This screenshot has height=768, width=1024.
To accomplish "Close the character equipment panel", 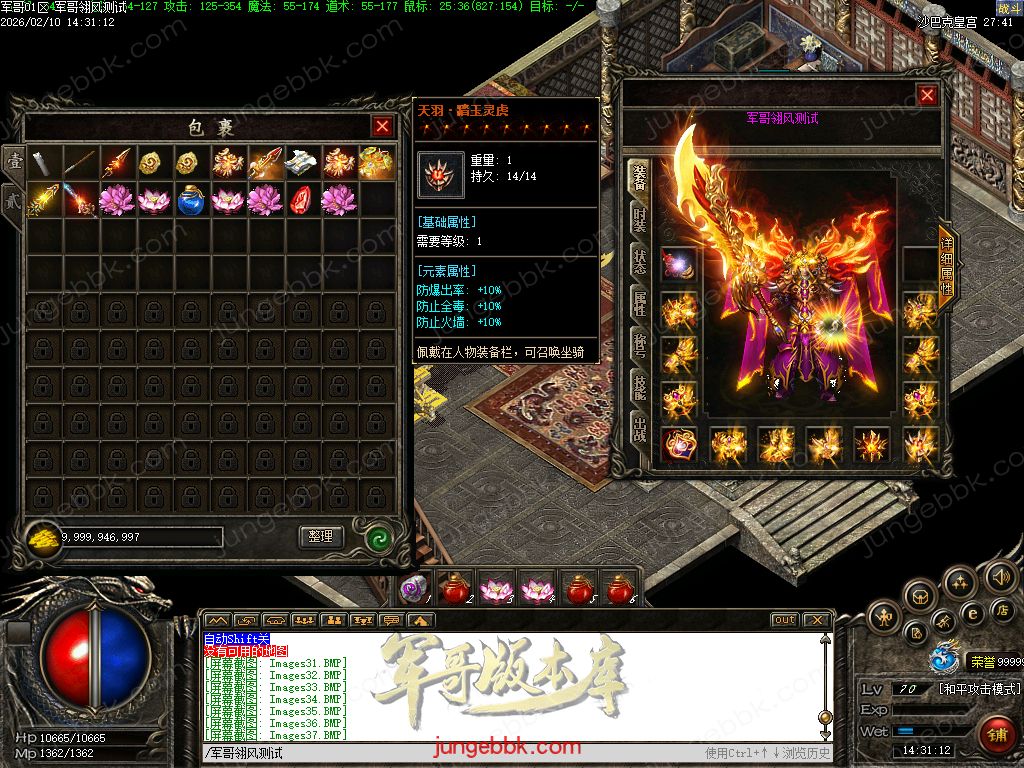I will point(927,95).
